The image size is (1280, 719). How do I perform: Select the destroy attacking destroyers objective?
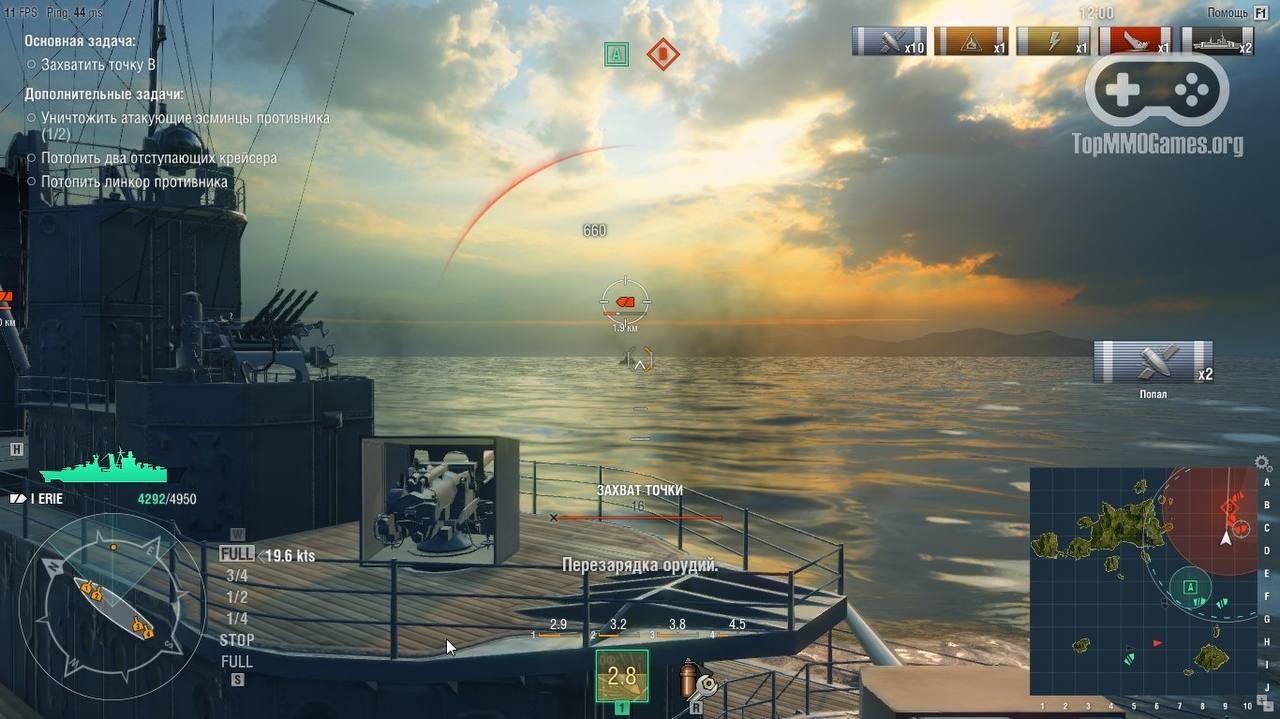pyautogui.click(x=185, y=118)
